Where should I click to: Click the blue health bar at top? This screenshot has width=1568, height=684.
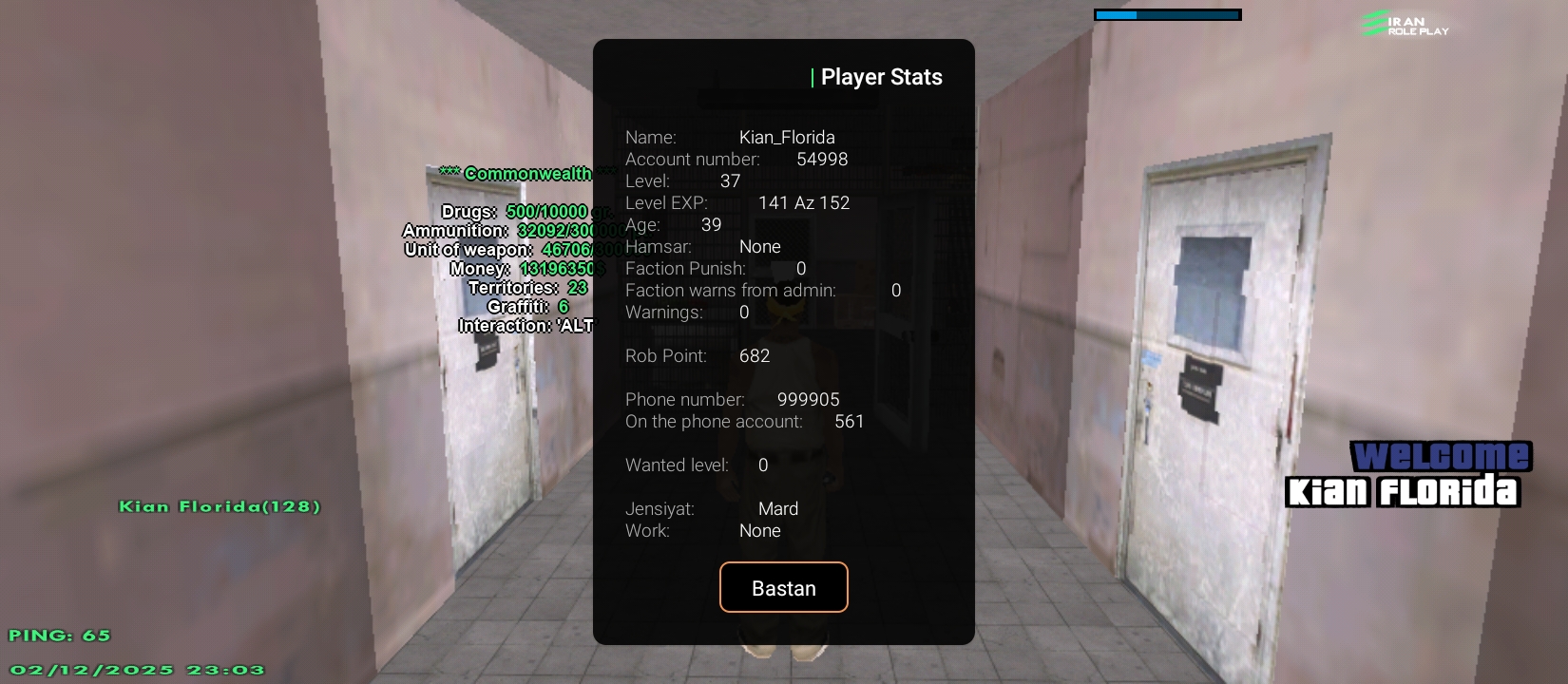pos(1167,14)
